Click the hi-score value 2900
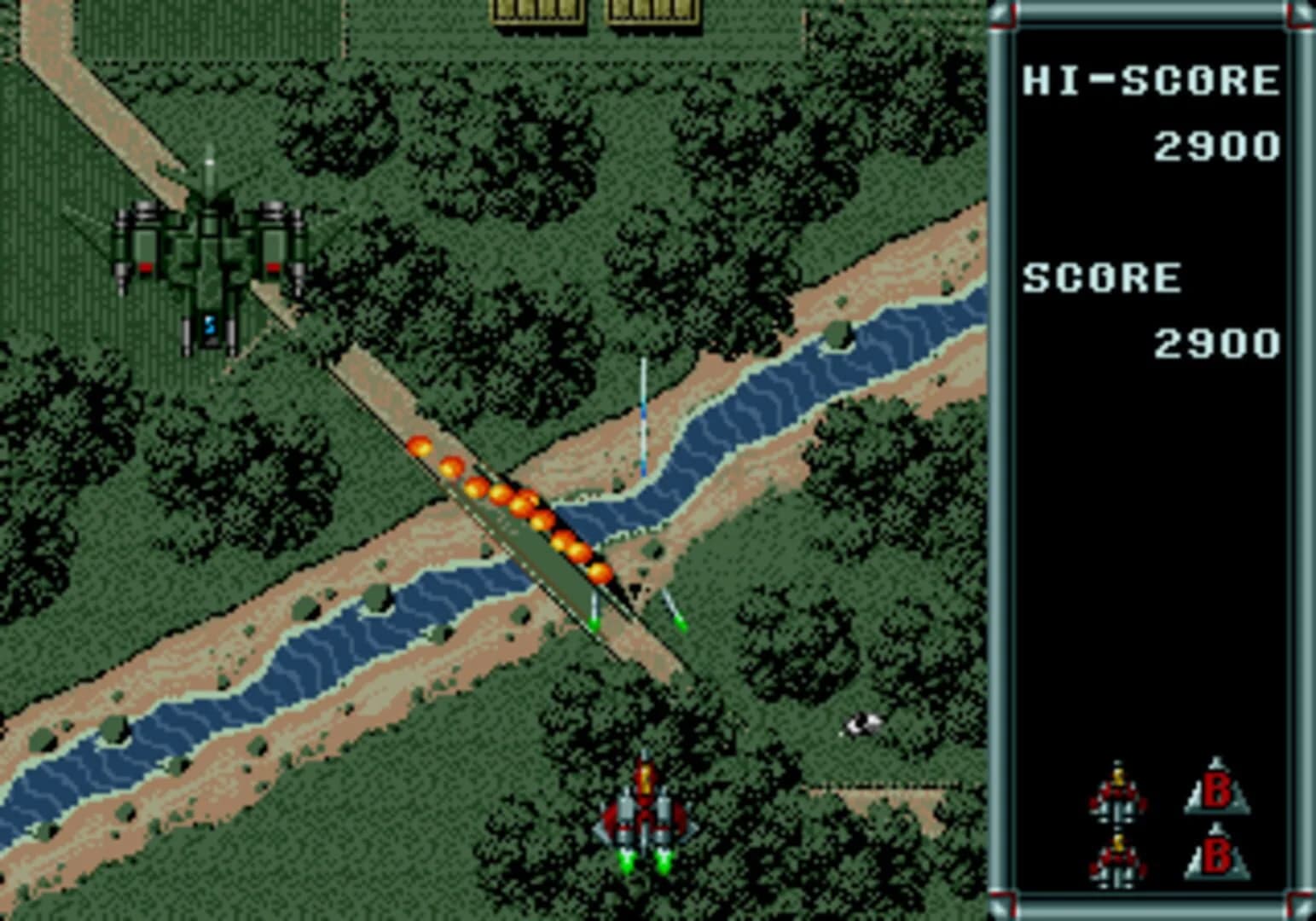The width and height of the screenshot is (1316, 921). [x=1215, y=145]
